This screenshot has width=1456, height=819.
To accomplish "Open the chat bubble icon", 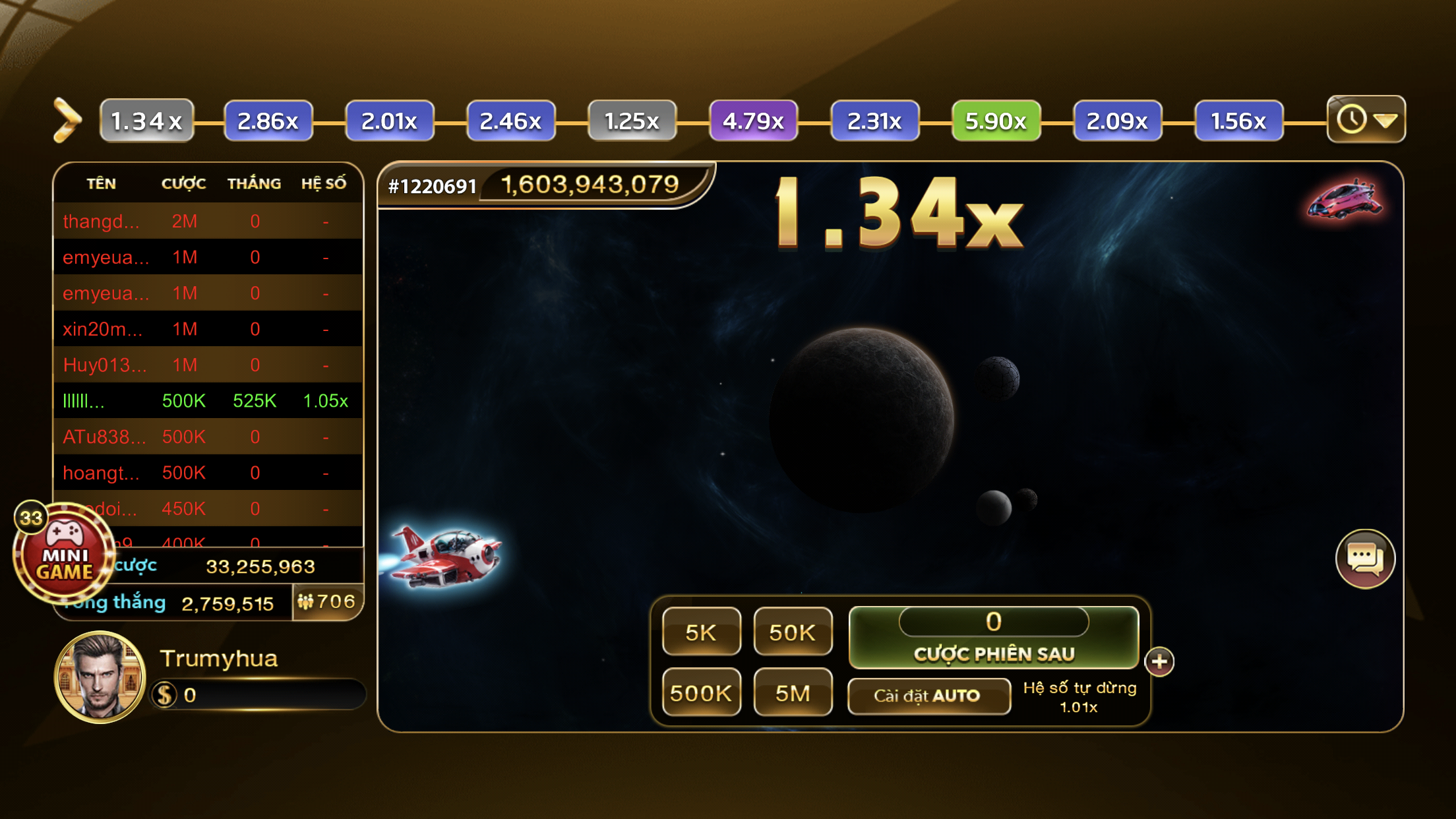I will (x=1364, y=559).
